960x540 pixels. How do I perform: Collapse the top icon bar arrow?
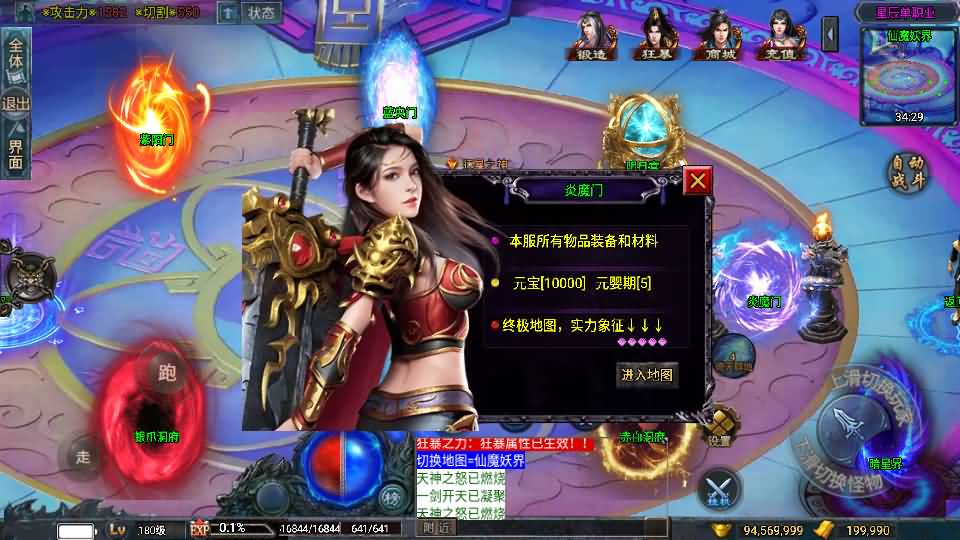tap(830, 35)
